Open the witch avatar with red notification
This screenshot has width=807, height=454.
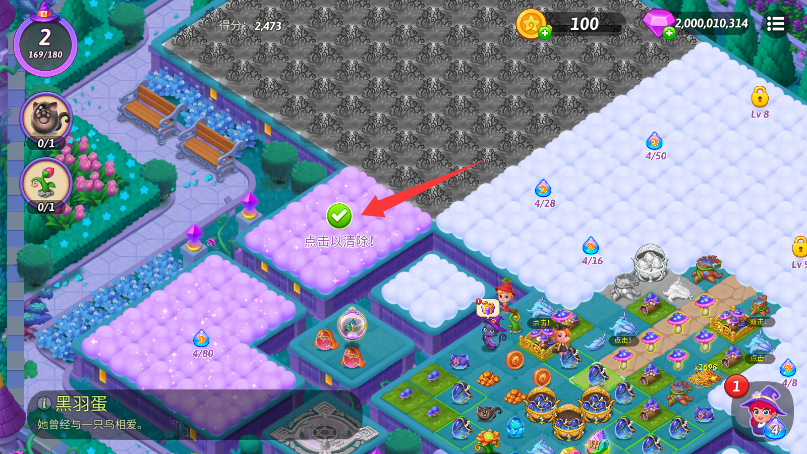click(x=762, y=408)
